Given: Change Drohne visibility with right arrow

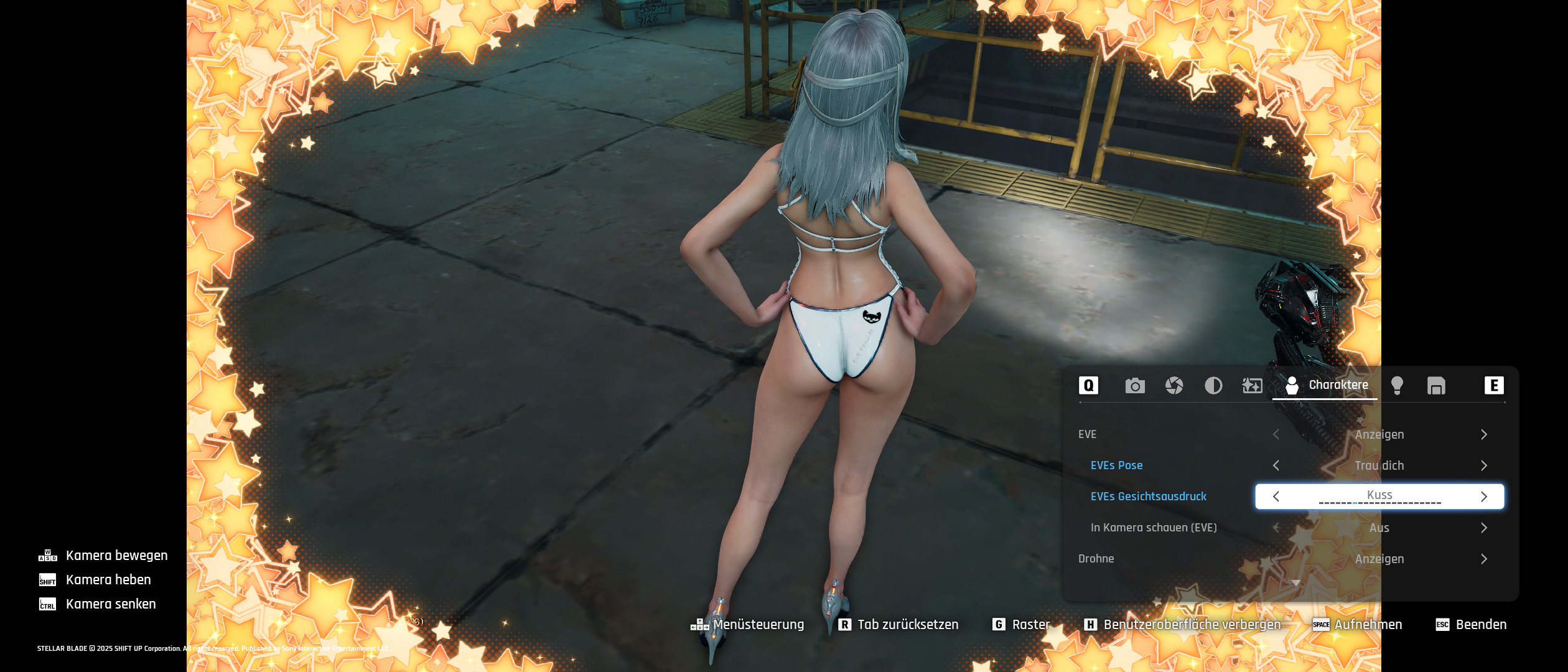Looking at the screenshot, I should coord(1484,559).
